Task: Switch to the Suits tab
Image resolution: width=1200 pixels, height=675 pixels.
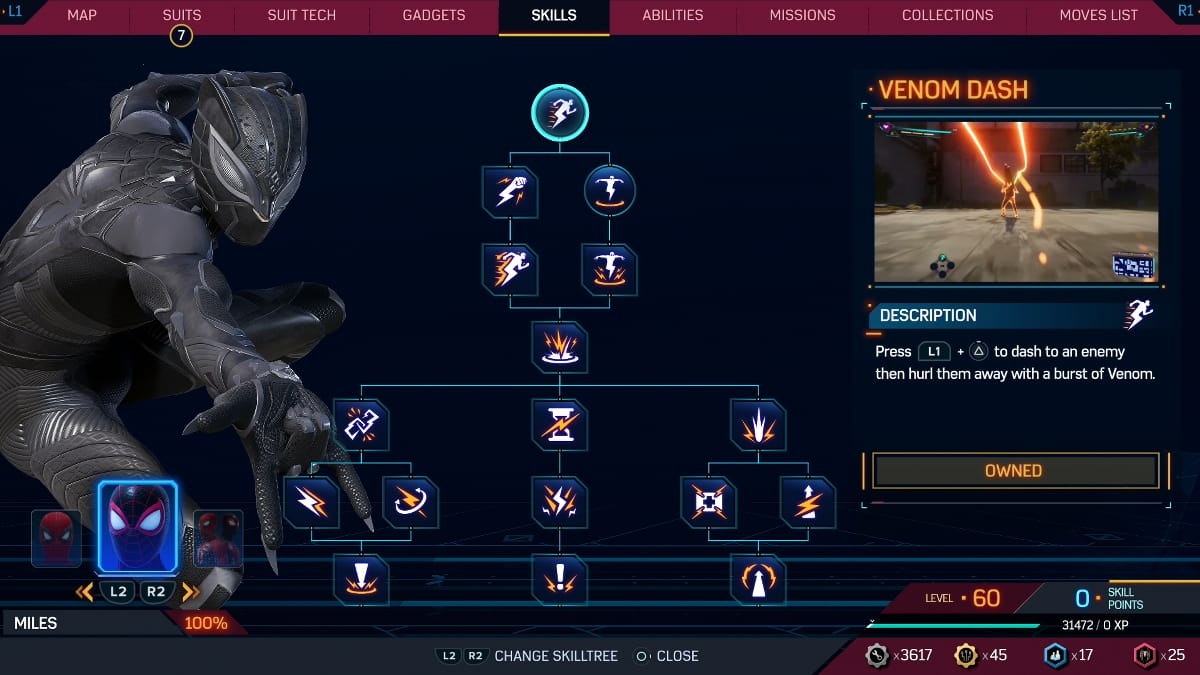Action: (x=181, y=15)
